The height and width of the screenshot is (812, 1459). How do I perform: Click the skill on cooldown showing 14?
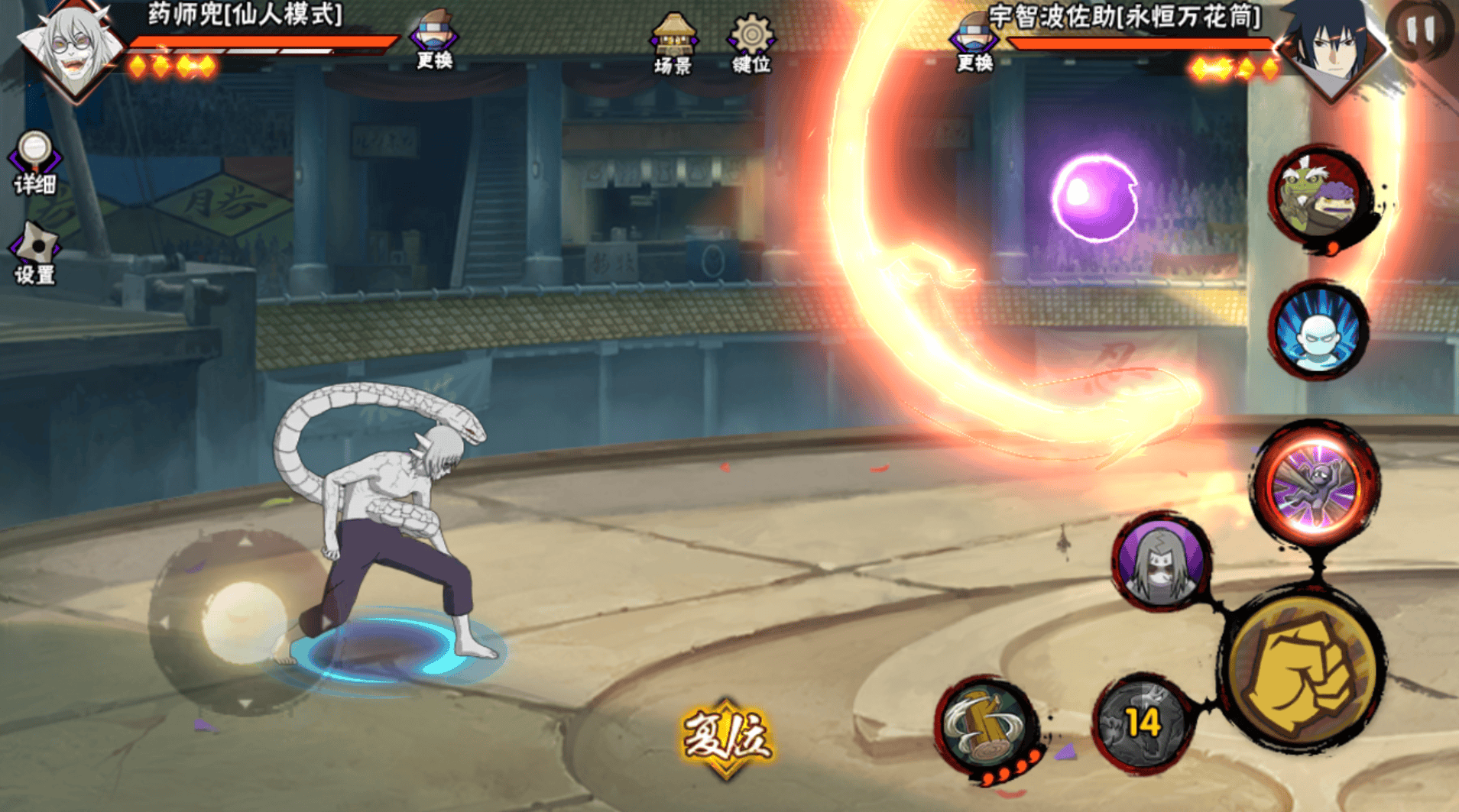pyautogui.click(x=1143, y=722)
